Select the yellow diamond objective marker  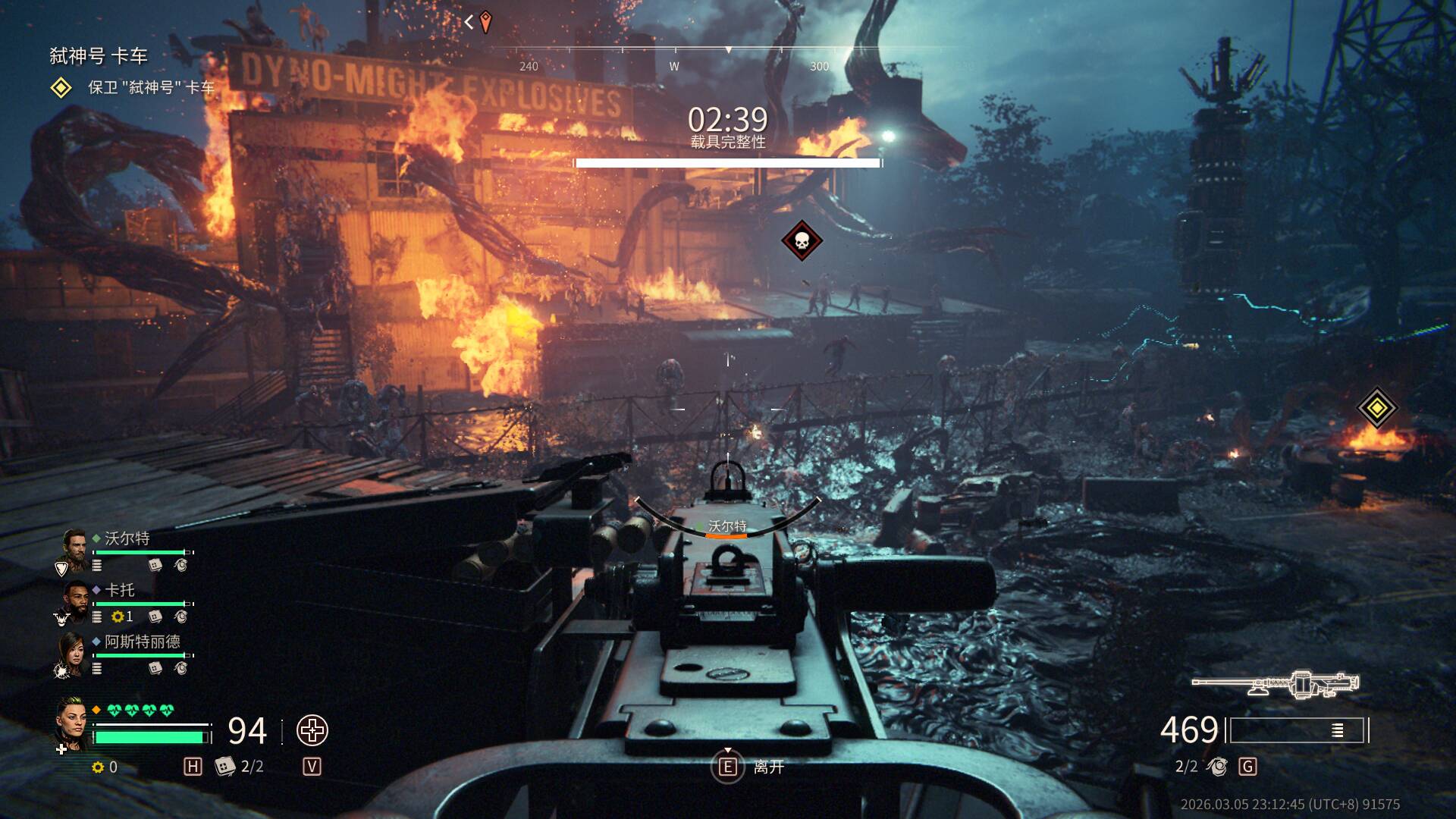[x=1376, y=408]
